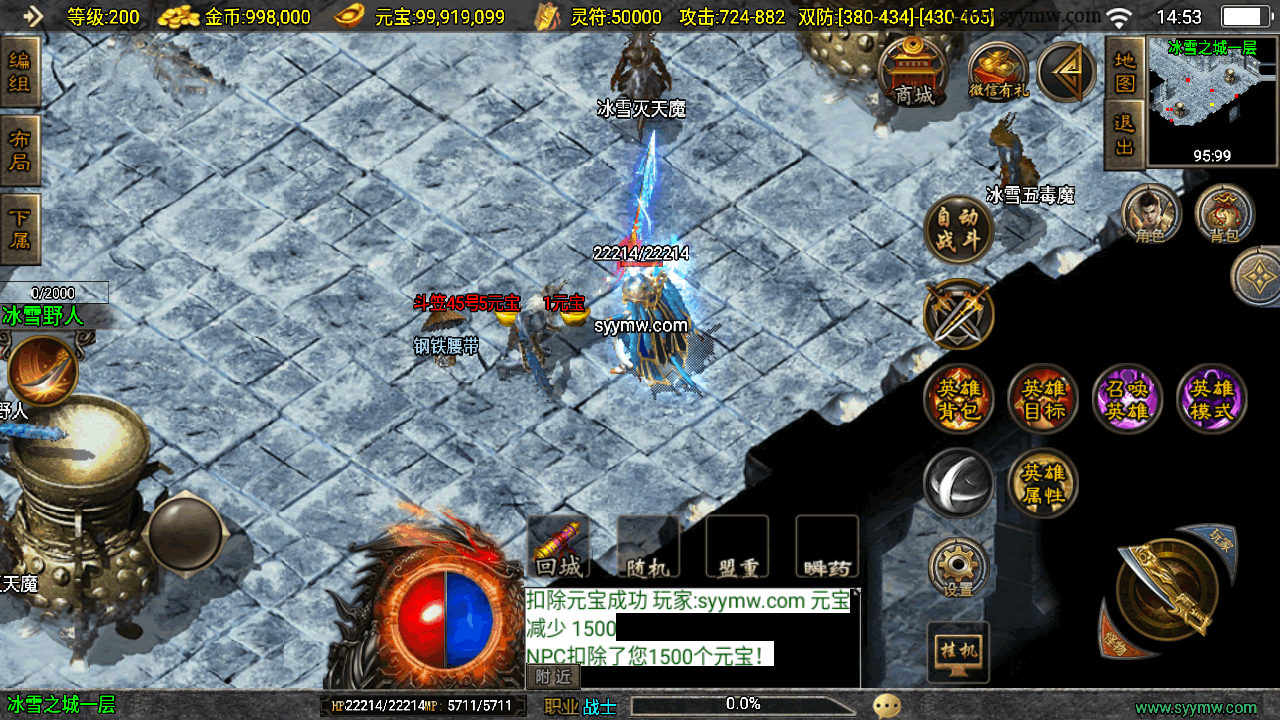Open the 设置 settings gear
The width and height of the screenshot is (1280, 720).
(x=959, y=569)
